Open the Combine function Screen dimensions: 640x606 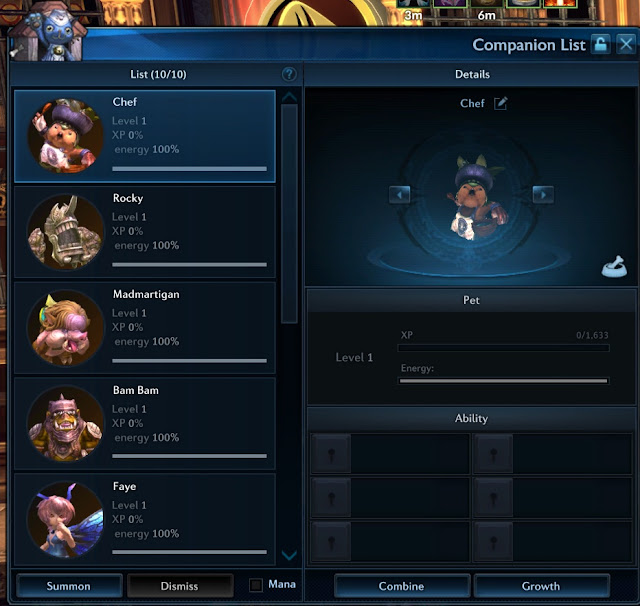[401, 586]
